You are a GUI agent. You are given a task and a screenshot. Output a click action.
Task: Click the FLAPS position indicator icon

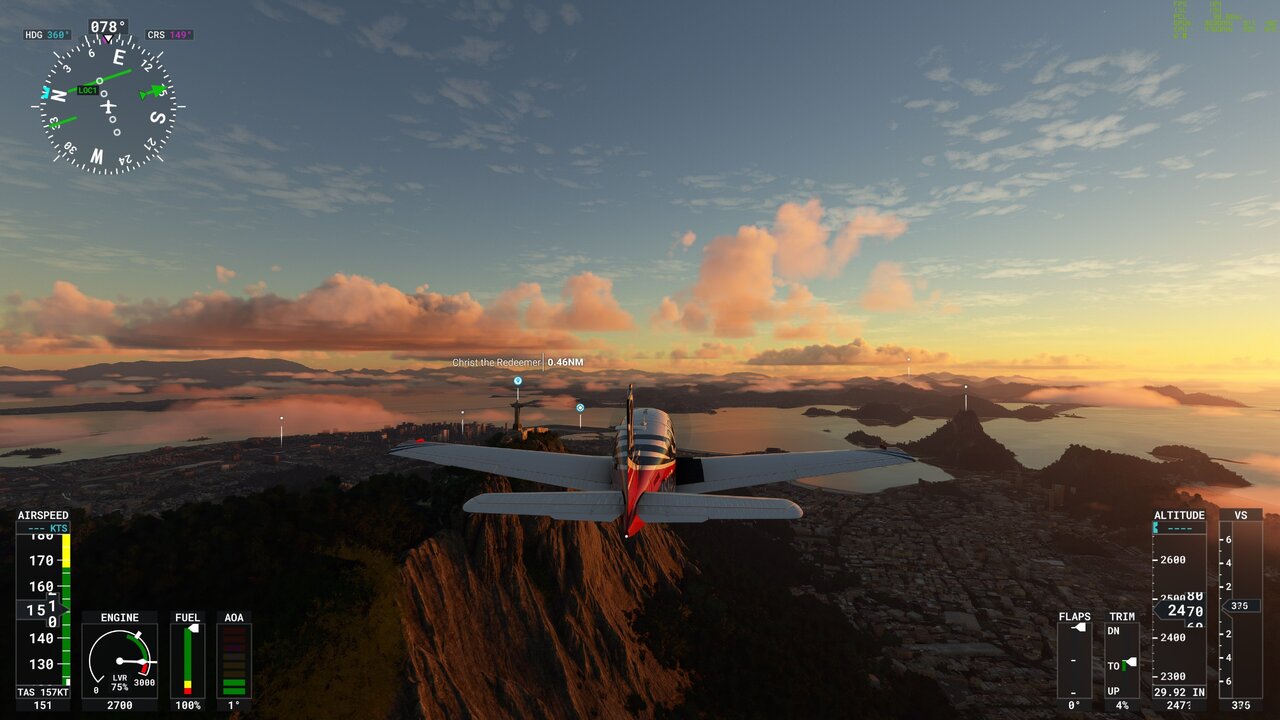click(x=1078, y=628)
